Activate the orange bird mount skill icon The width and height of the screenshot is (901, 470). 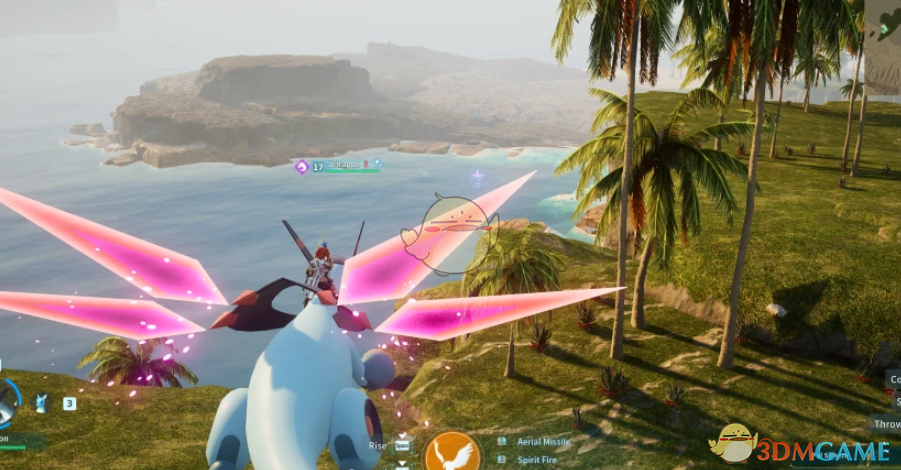point(452,452)
